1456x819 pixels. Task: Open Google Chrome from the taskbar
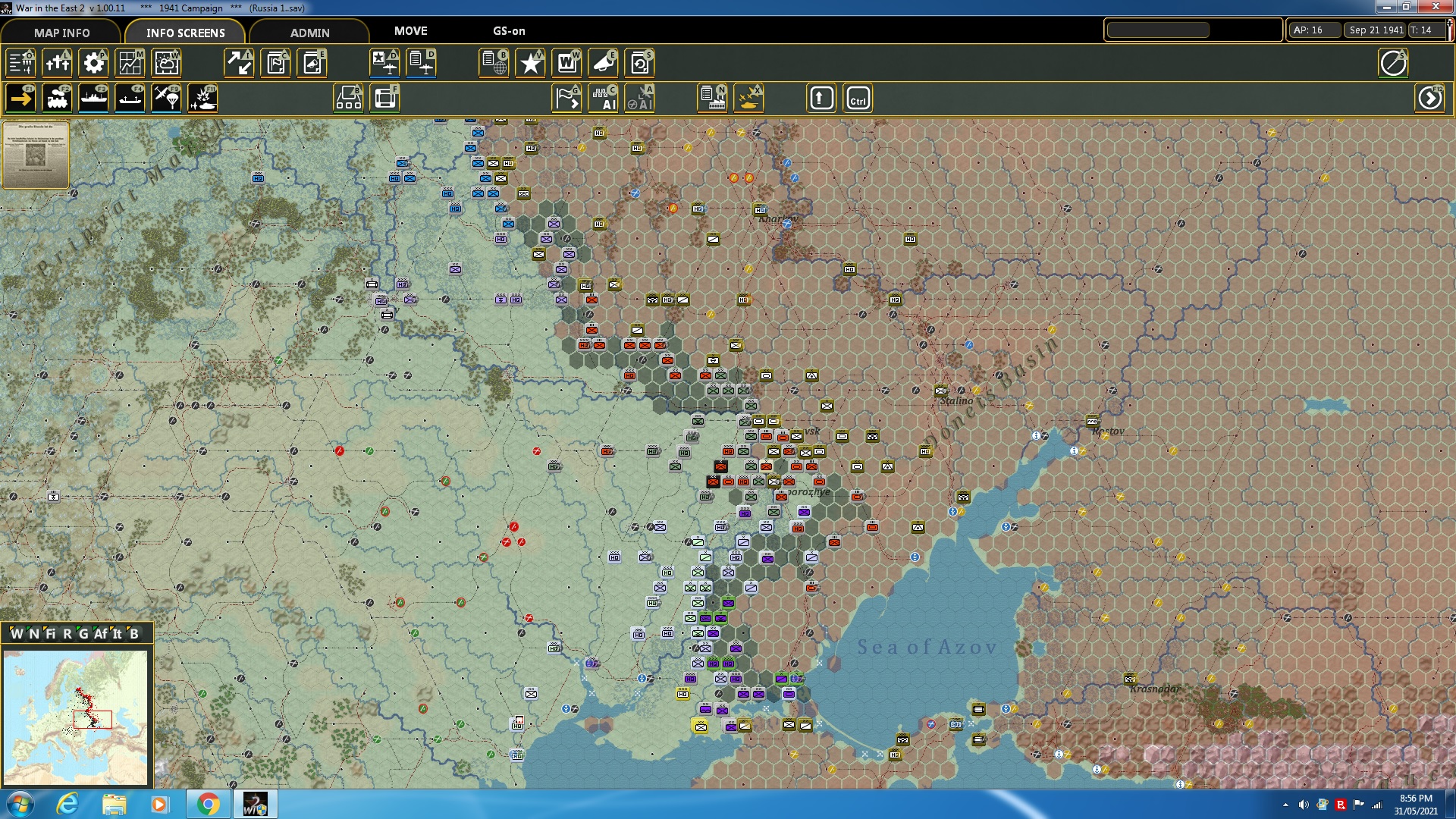tap(207, 803)
